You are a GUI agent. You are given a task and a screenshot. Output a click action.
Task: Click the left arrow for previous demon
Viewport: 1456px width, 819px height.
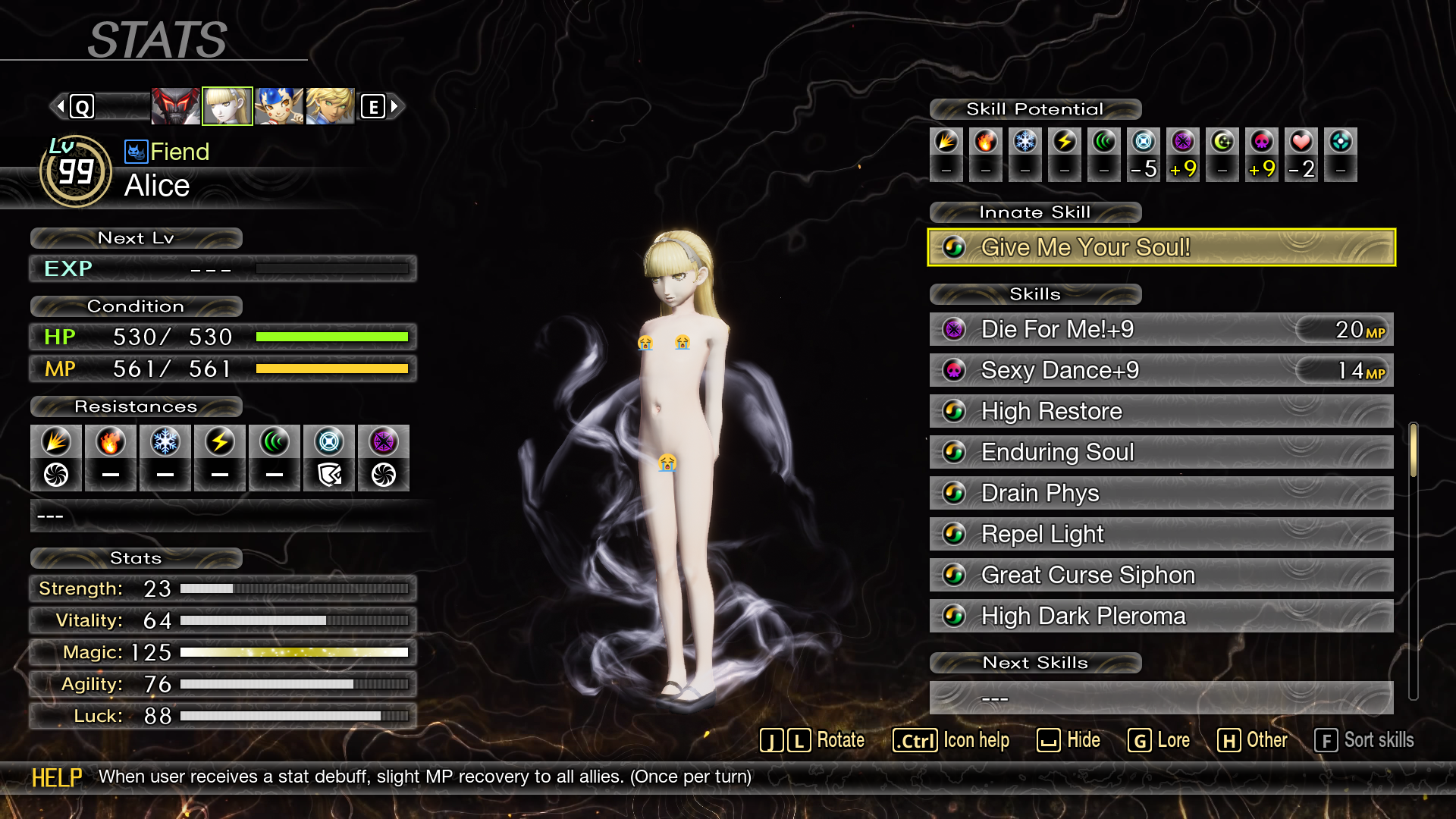pyautogui.click(x=61, y=106)
